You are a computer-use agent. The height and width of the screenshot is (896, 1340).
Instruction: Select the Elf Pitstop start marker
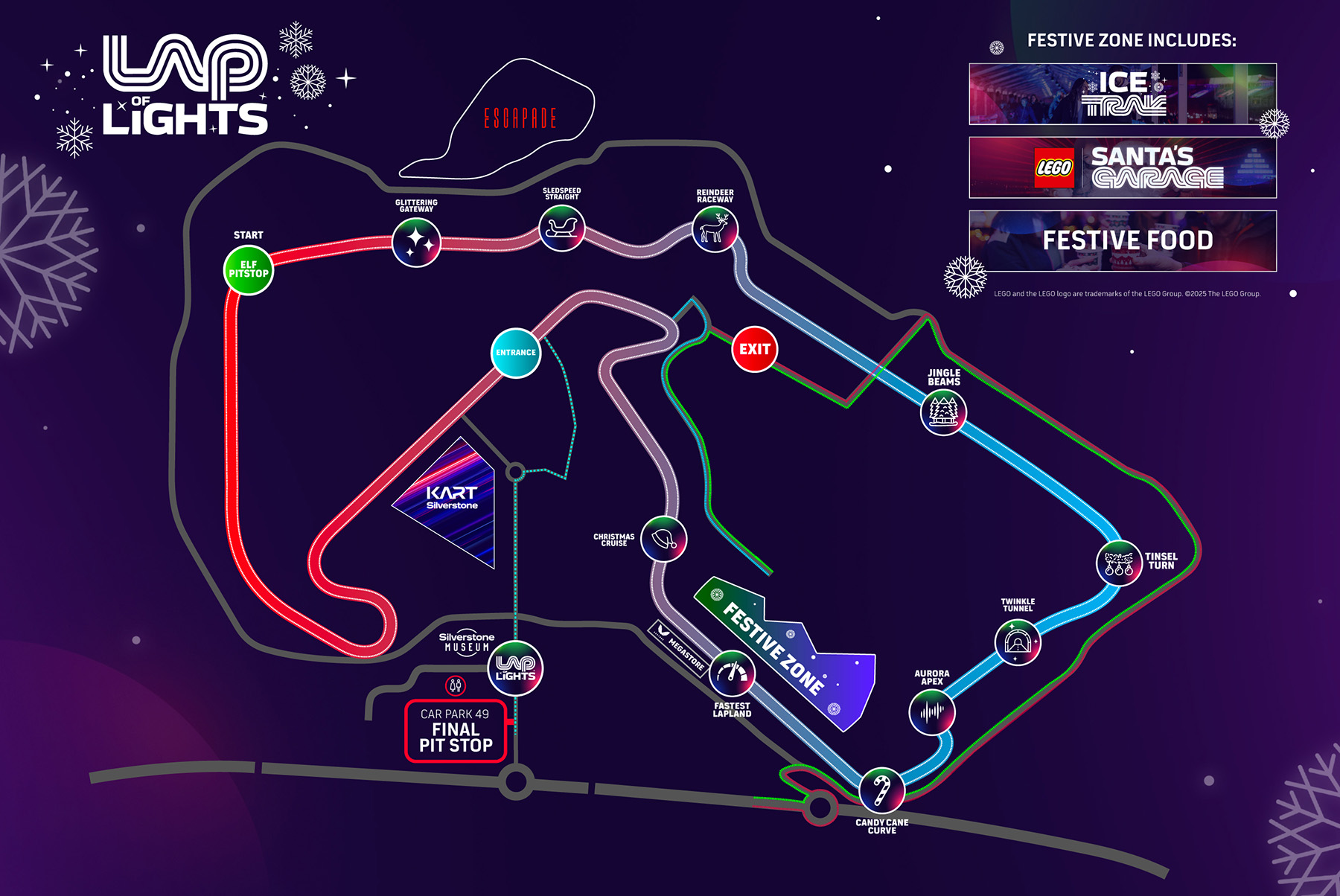pyautogui.click(x=248, y=269)
